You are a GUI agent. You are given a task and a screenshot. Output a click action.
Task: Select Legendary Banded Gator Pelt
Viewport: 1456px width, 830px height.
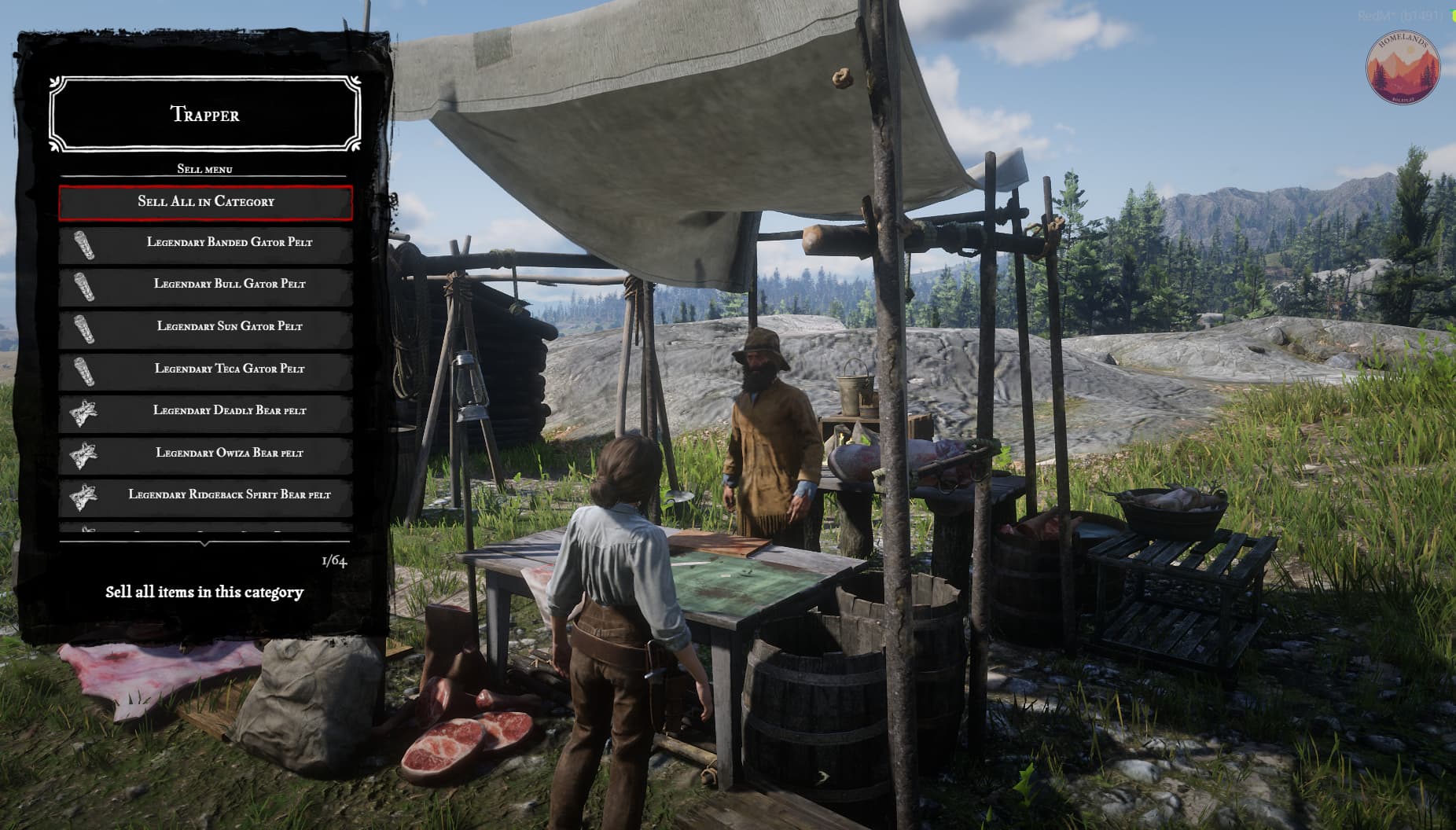click(x=205, y=243)
